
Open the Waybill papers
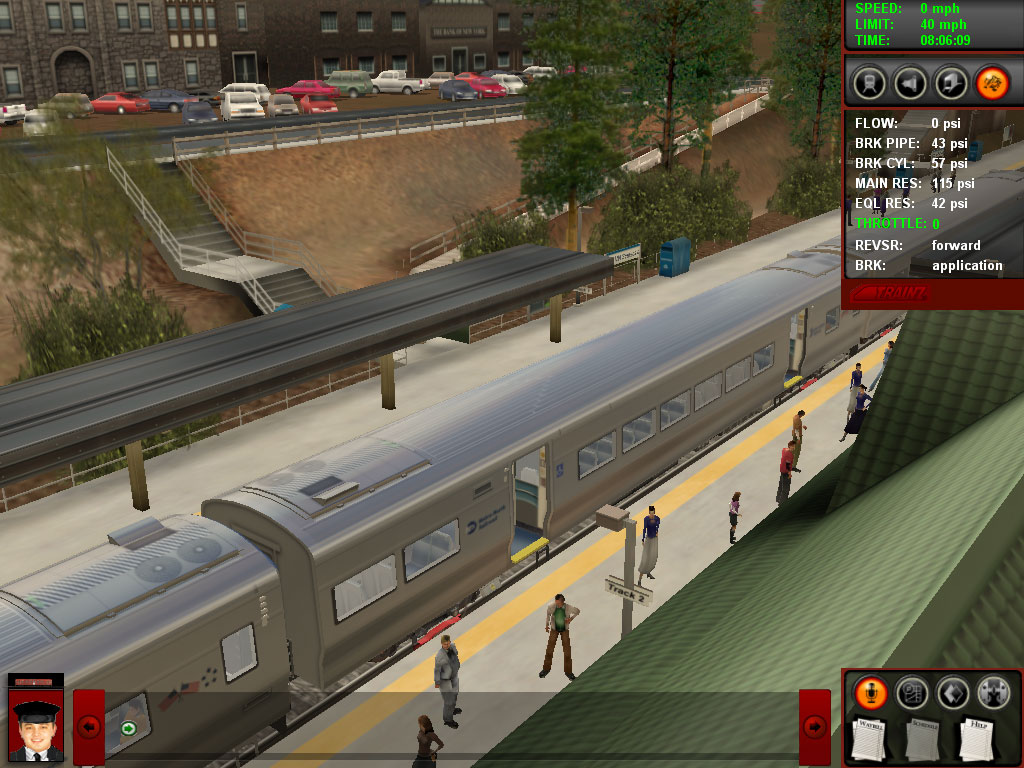(x=870, y=739)
